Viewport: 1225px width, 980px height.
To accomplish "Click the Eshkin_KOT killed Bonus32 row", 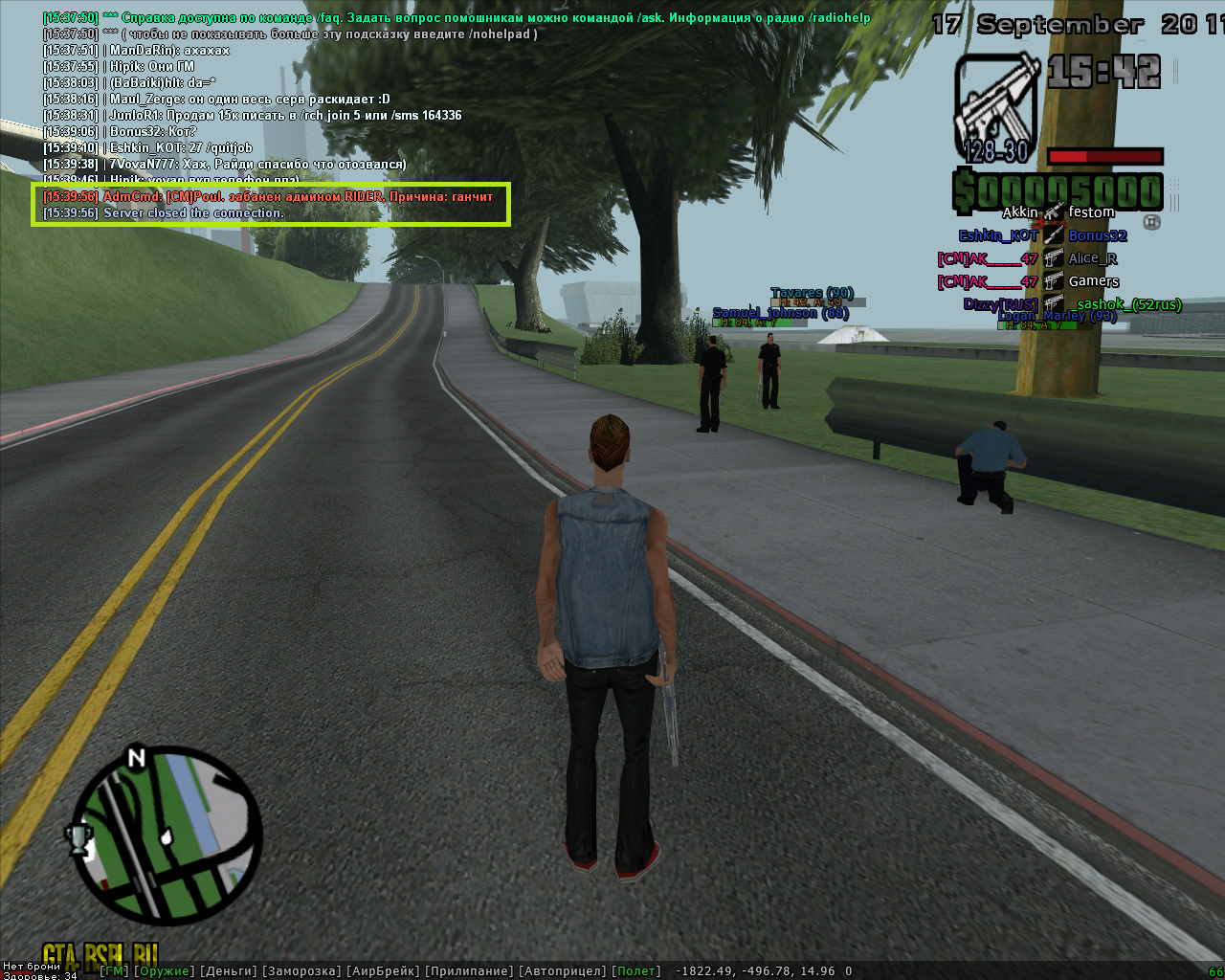I will 1043,235.
